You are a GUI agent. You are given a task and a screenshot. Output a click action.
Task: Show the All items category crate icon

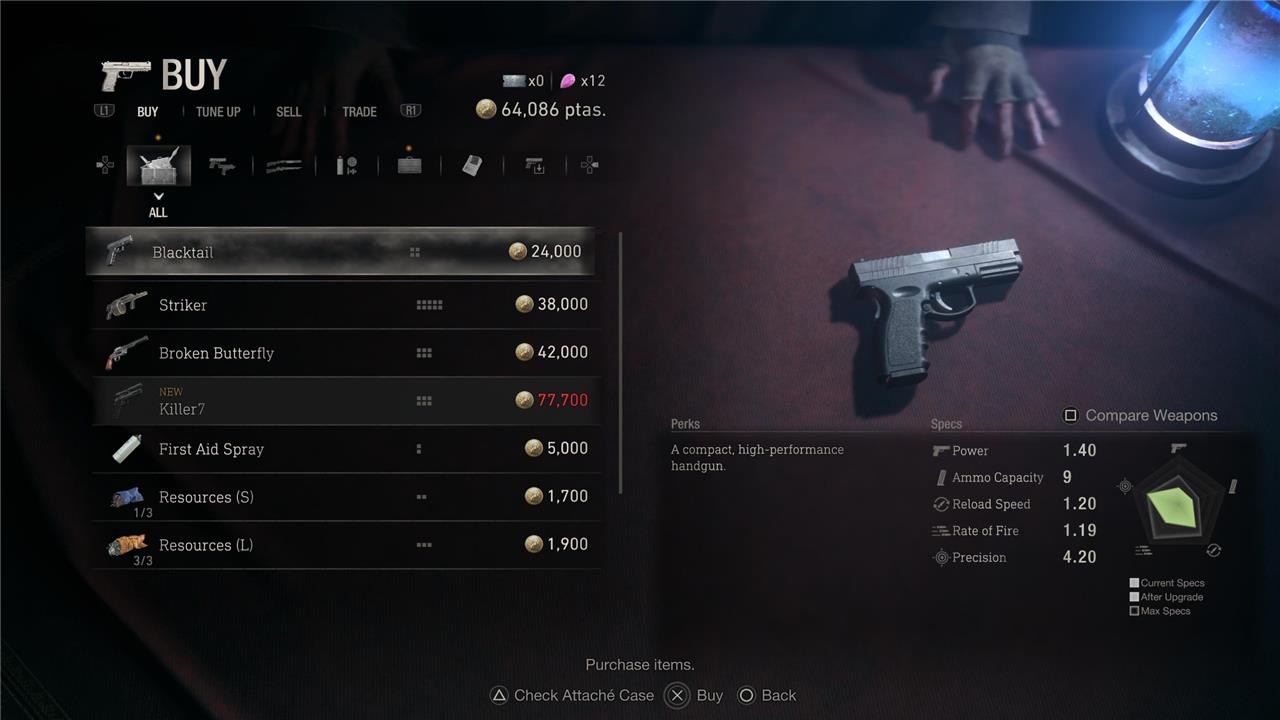pyautogui.click(x=158, y=166)
